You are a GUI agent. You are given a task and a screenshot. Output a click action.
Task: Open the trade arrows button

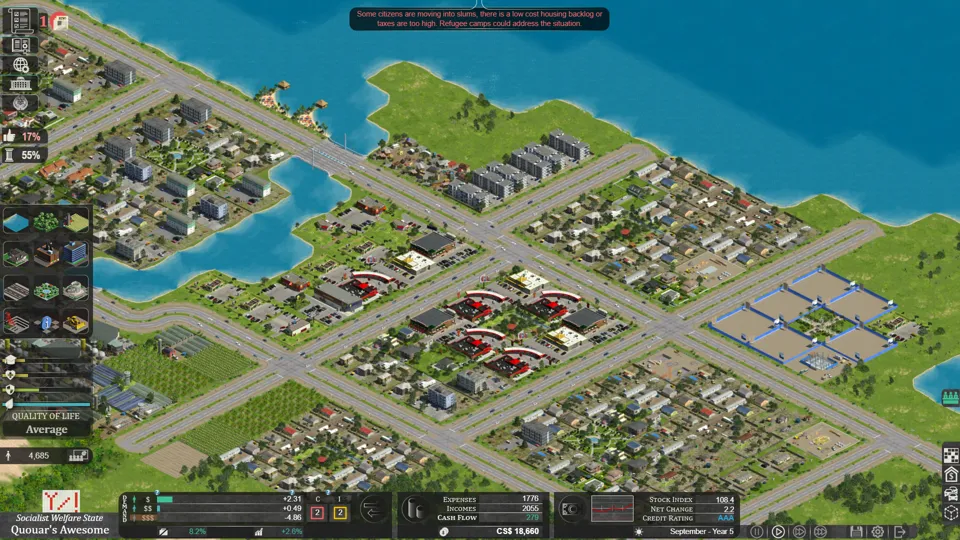[x=374, y=509]
